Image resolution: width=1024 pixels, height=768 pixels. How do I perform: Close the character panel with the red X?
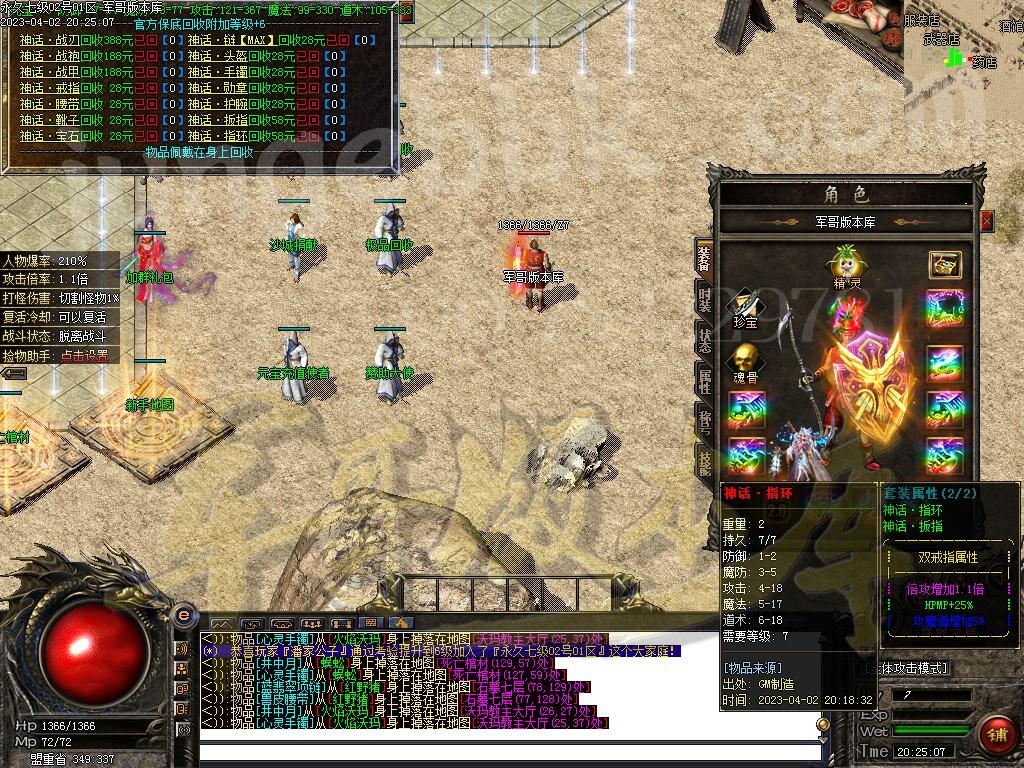(x=987, y=221)
